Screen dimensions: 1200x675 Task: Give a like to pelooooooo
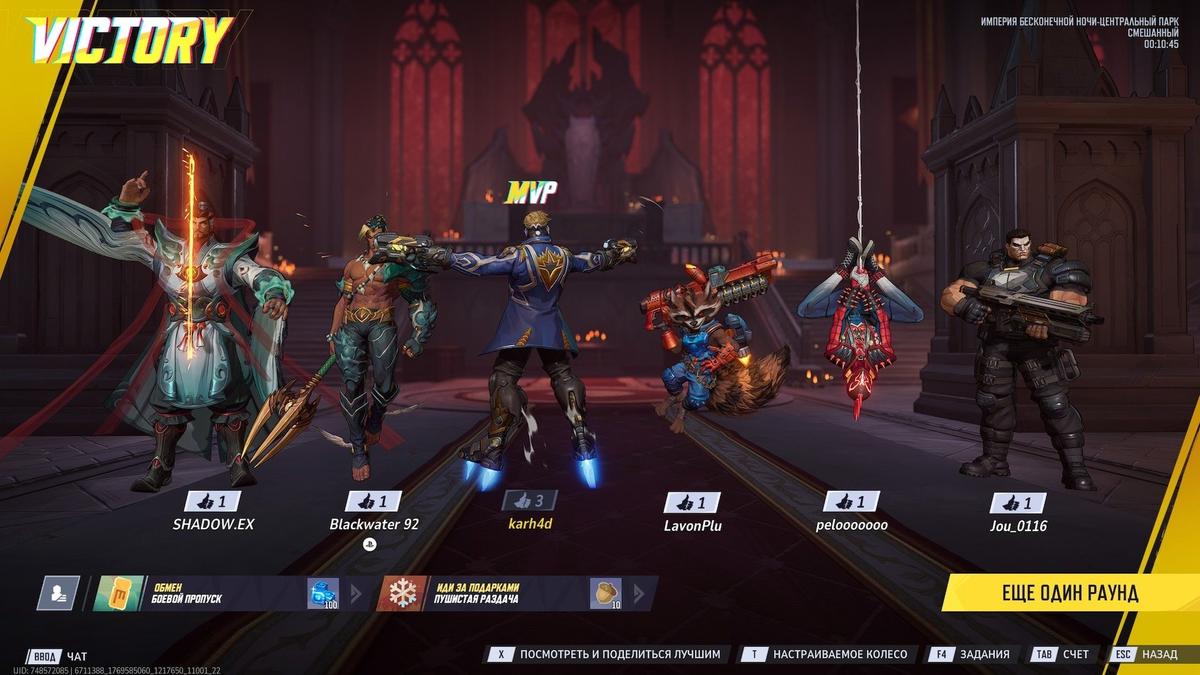[851, 502]
